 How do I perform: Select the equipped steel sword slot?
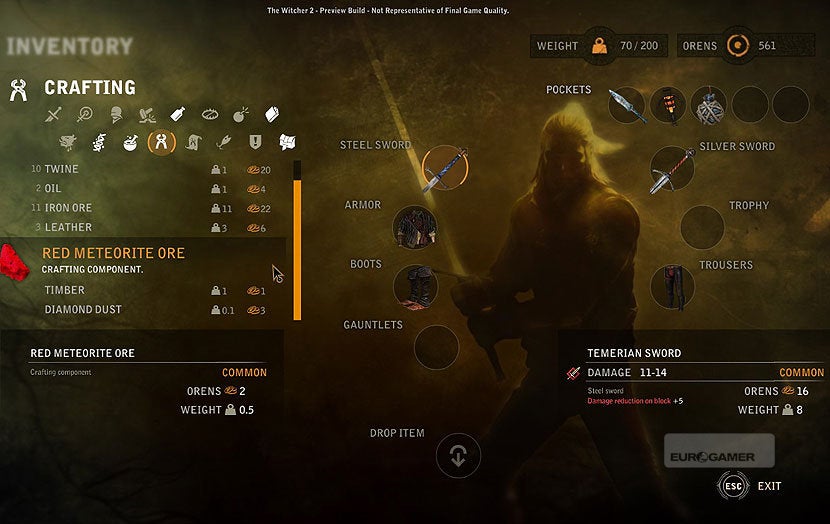(445, 169)
